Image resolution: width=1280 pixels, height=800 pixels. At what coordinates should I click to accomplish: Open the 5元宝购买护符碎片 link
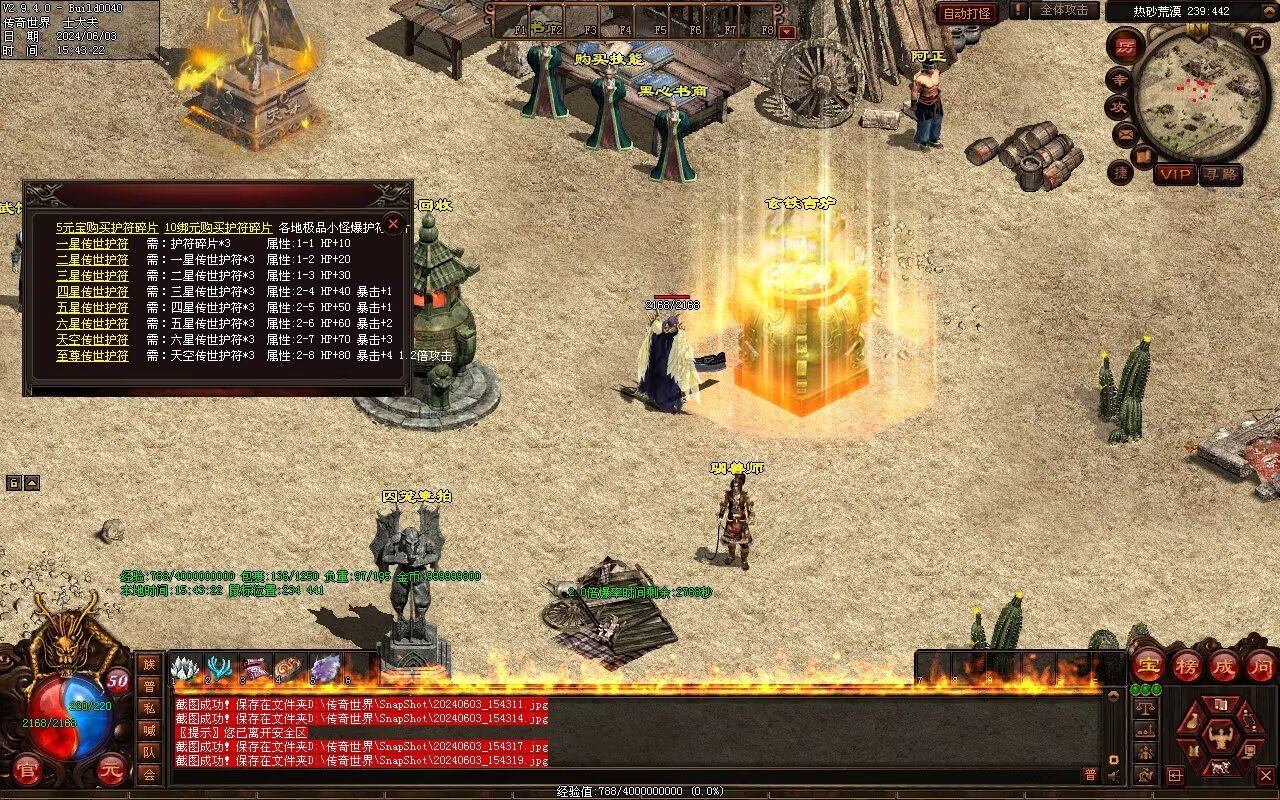[x=107, y=228]
